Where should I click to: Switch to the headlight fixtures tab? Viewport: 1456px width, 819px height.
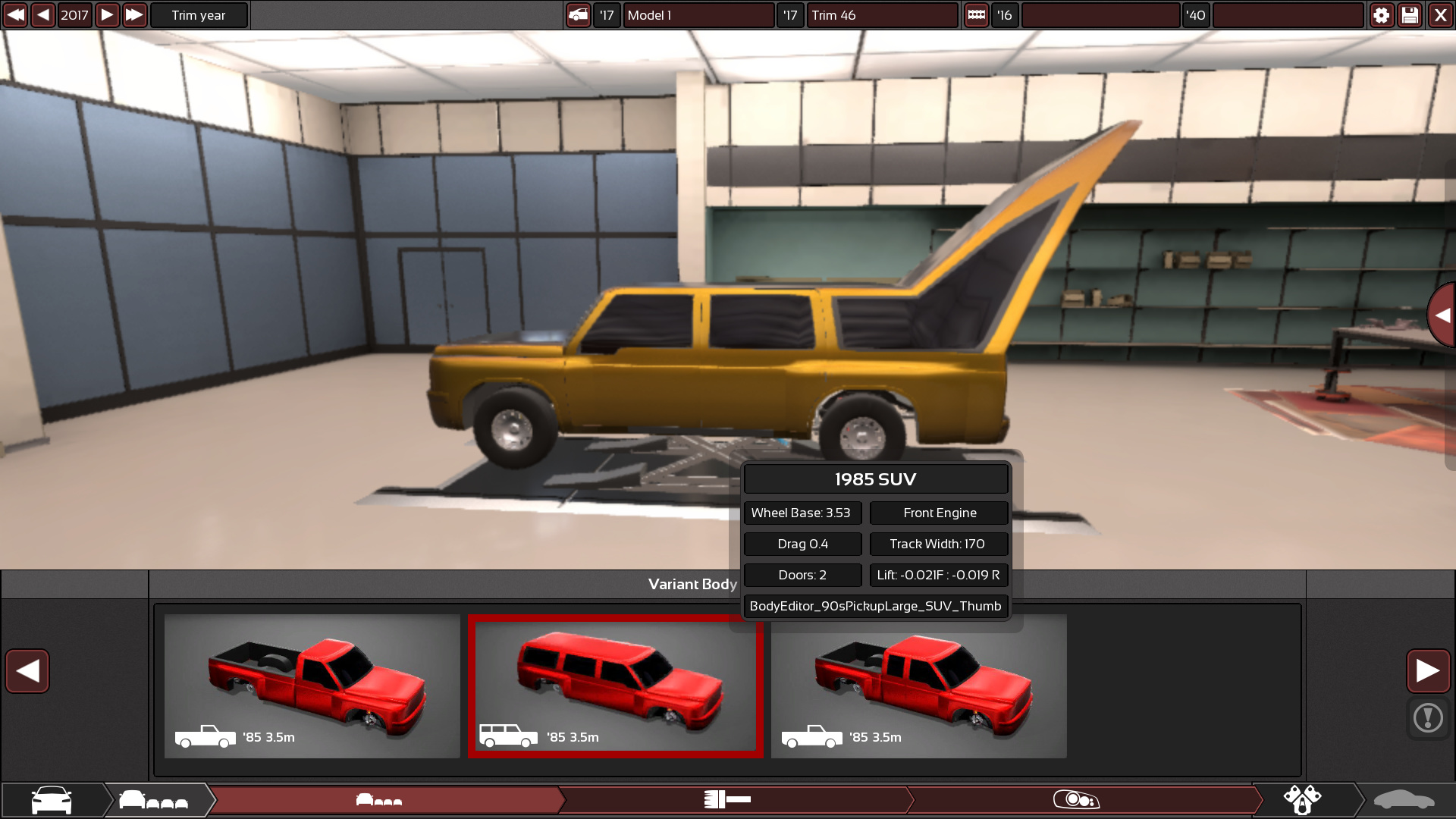click(1077, 799)
